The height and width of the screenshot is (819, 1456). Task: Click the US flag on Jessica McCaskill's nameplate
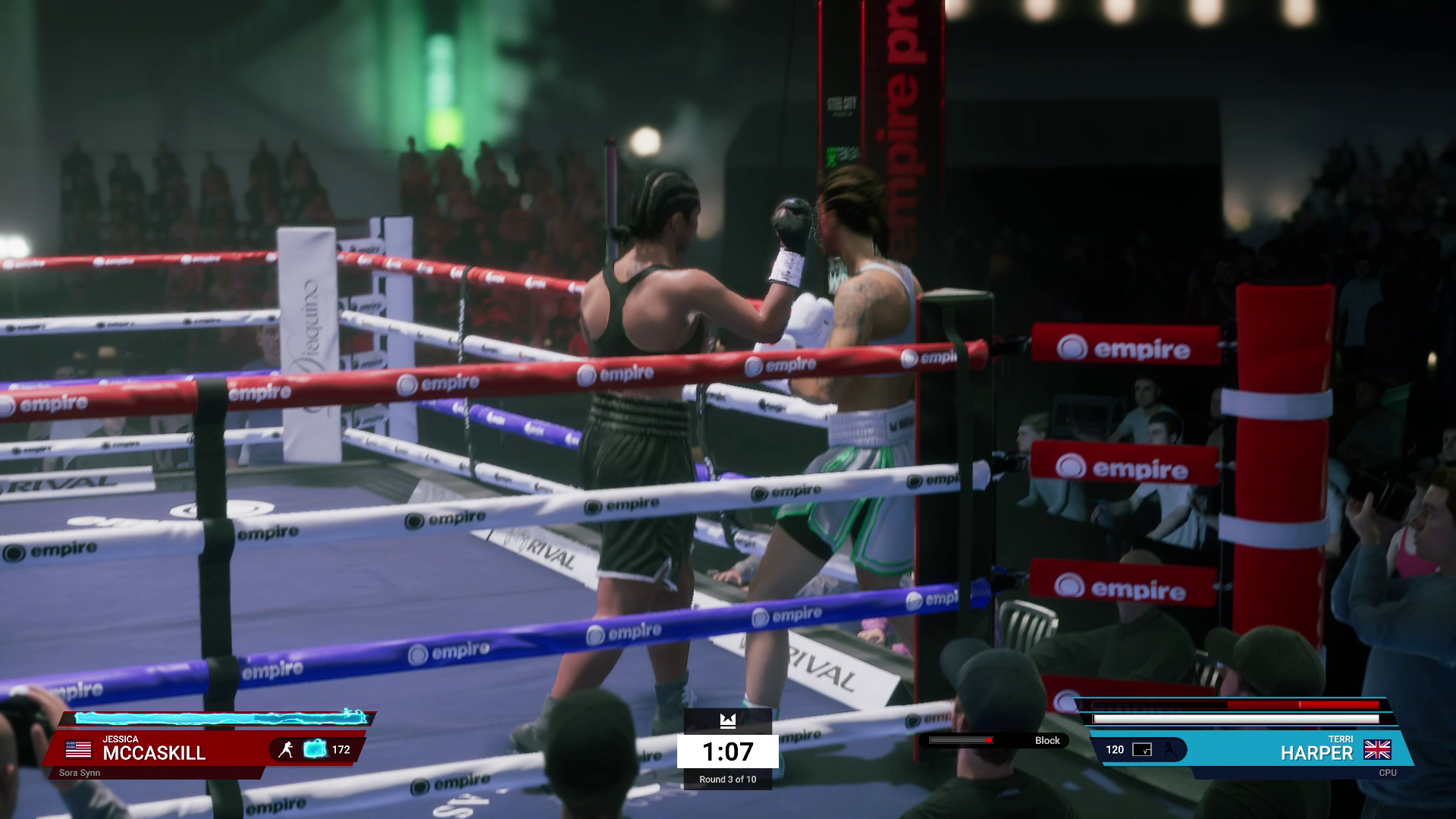coord(79,749)
